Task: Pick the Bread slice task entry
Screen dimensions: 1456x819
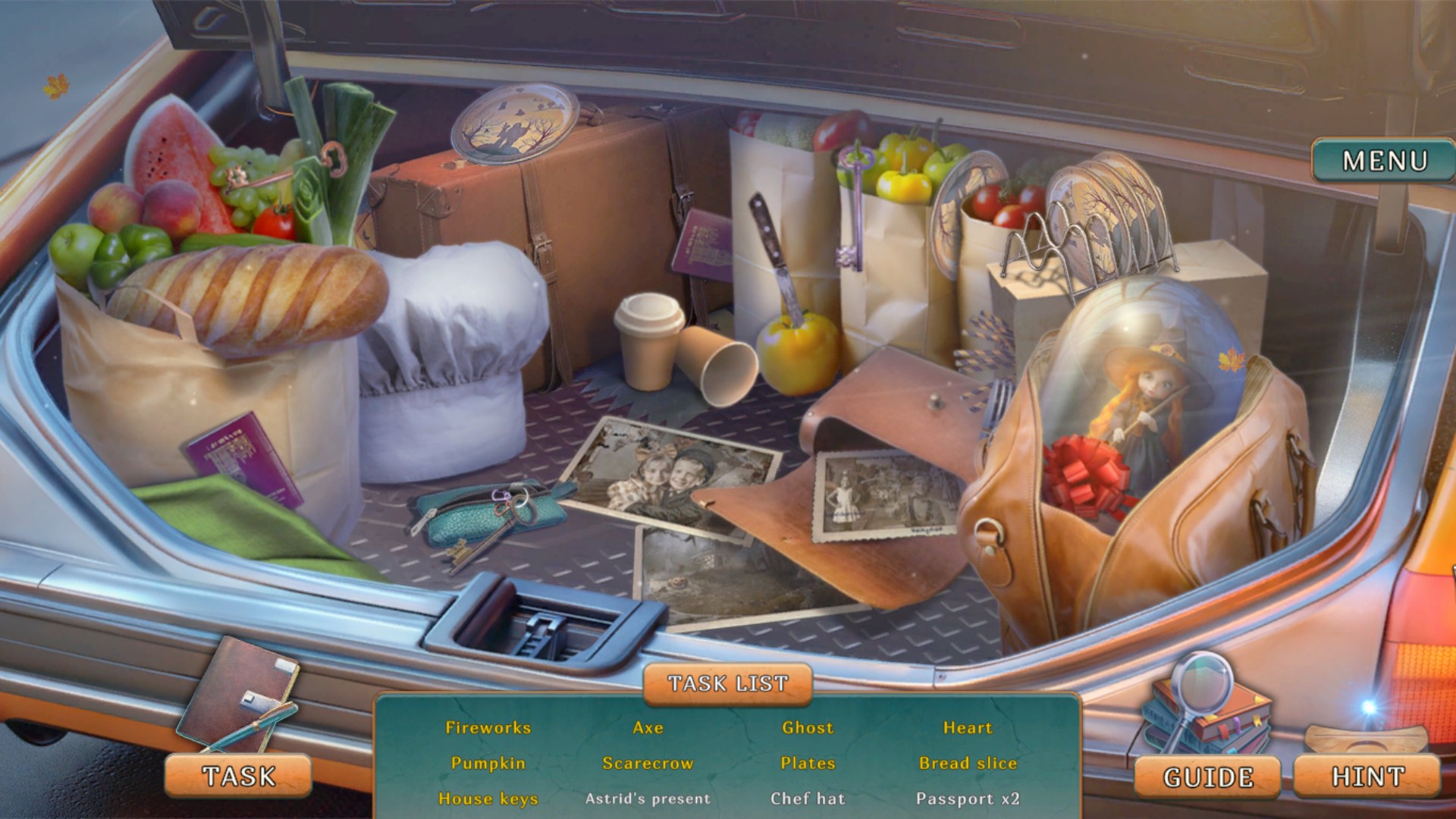Action: (968, 764)
